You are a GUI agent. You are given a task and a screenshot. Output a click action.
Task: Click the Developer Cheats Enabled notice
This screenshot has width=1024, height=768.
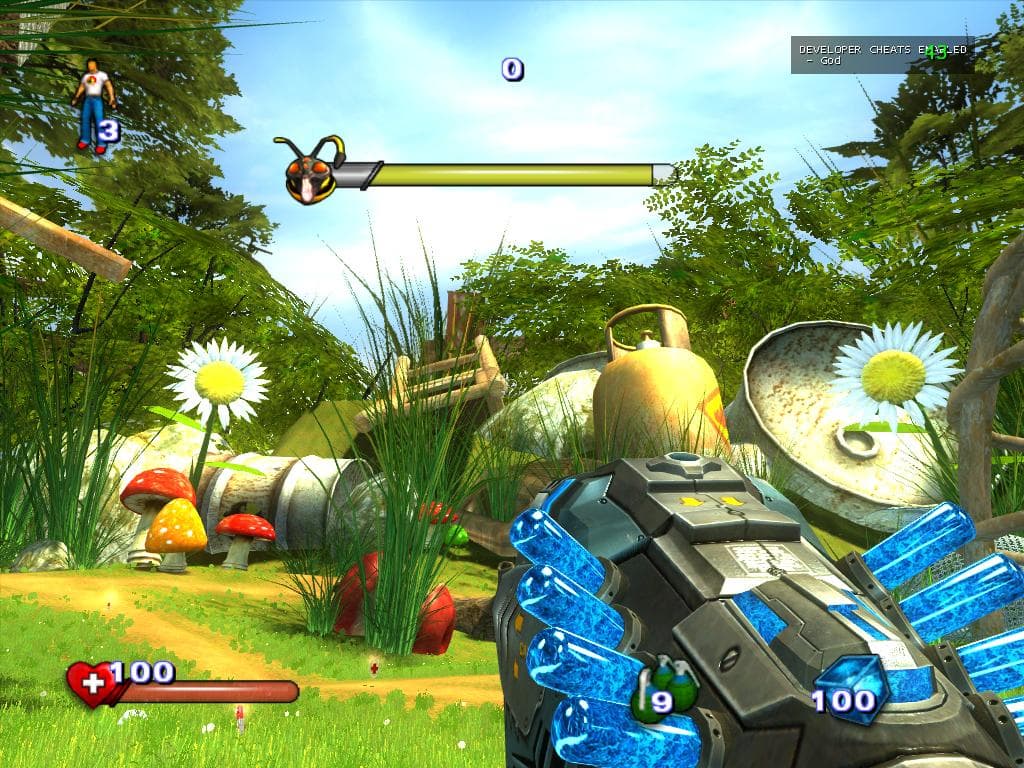(x=880, y=55)
